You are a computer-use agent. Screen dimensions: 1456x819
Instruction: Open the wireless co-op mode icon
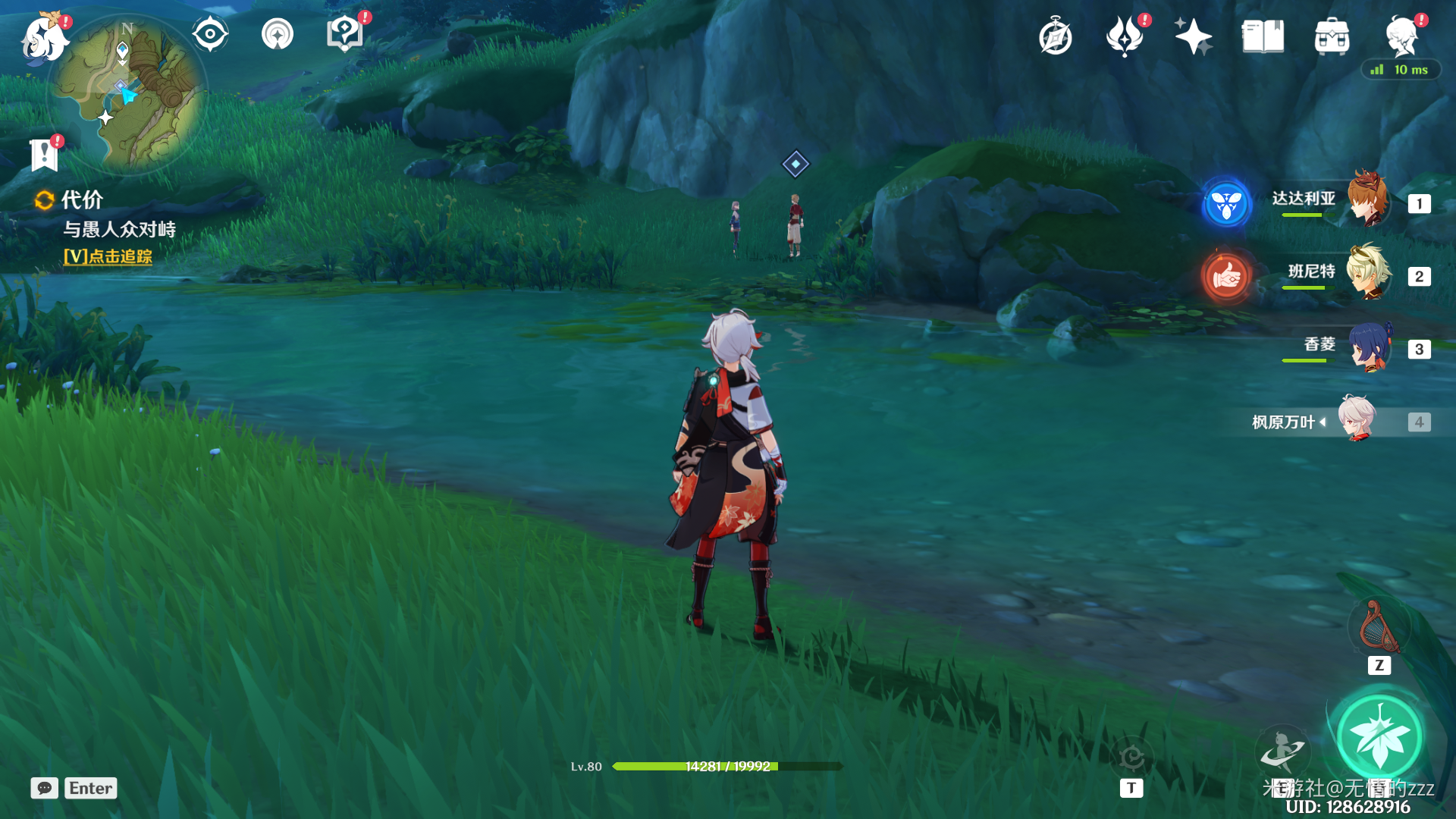(278, 34)
